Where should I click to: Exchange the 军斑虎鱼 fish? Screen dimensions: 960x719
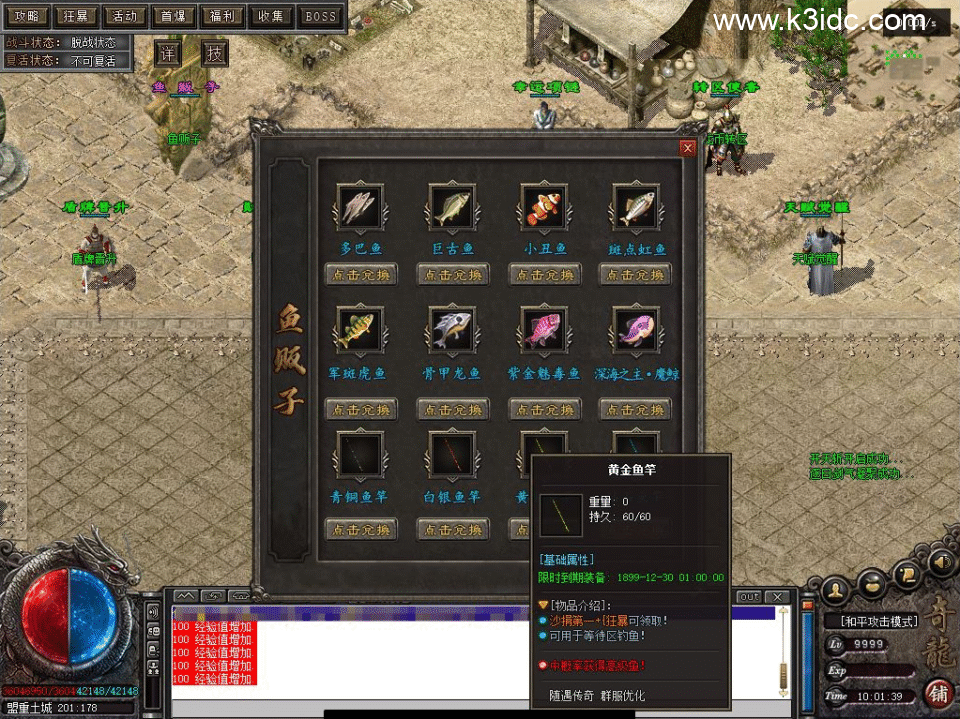(x=361, y=409)
